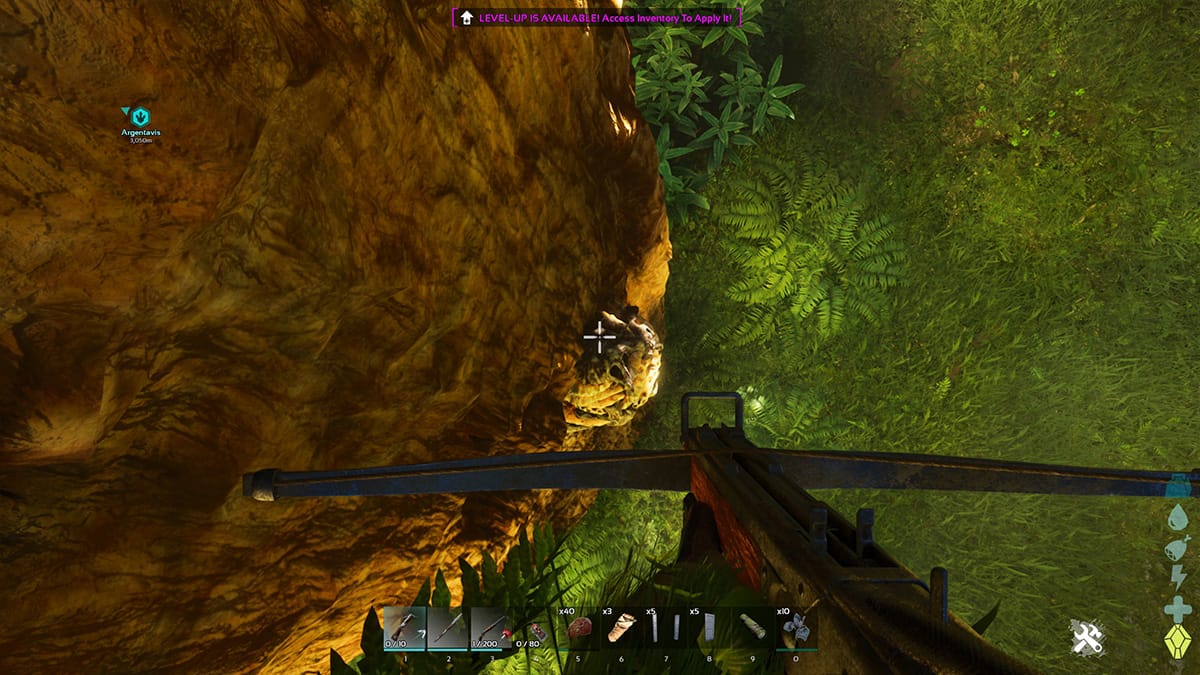Select the Argentavis waypoint marker
Screen dimensions: 1200x675
click(x=140, y=118)
